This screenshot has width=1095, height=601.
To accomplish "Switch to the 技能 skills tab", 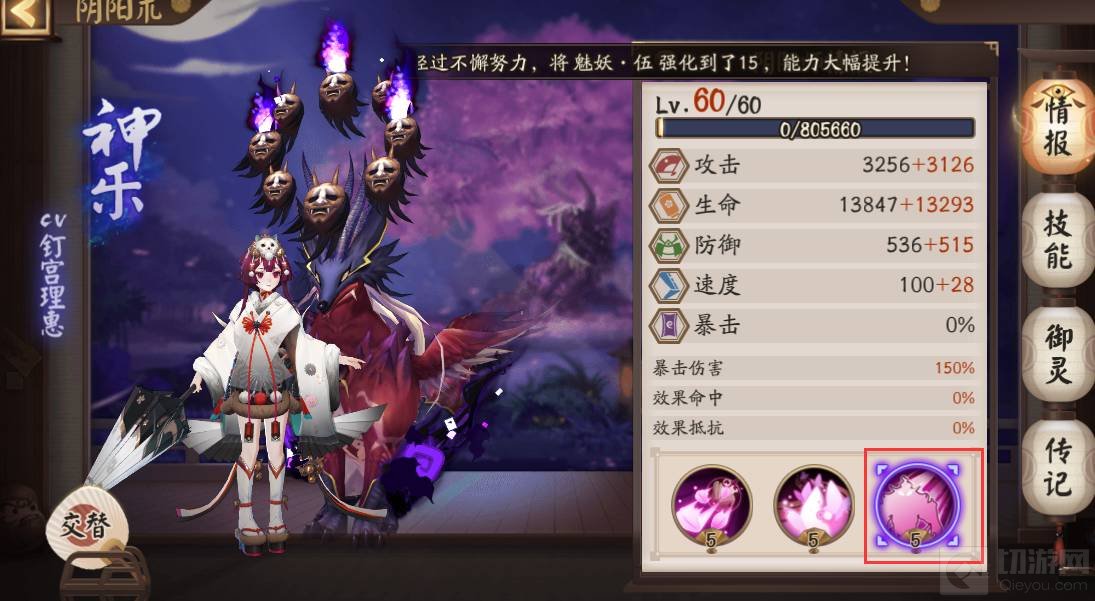I will tap(1057, 240).
